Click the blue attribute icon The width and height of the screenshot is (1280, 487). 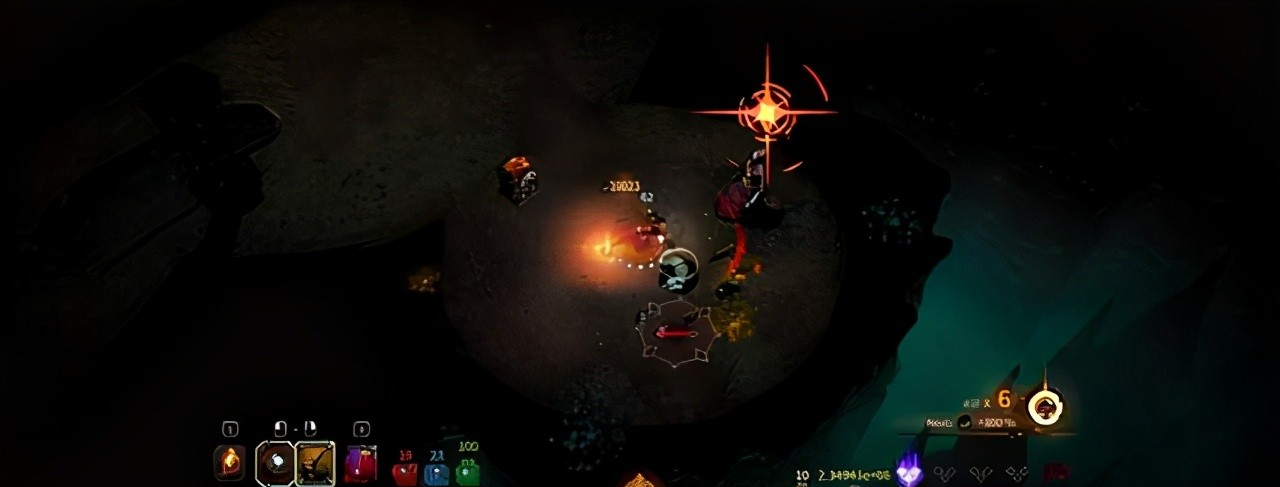(436, 472)
